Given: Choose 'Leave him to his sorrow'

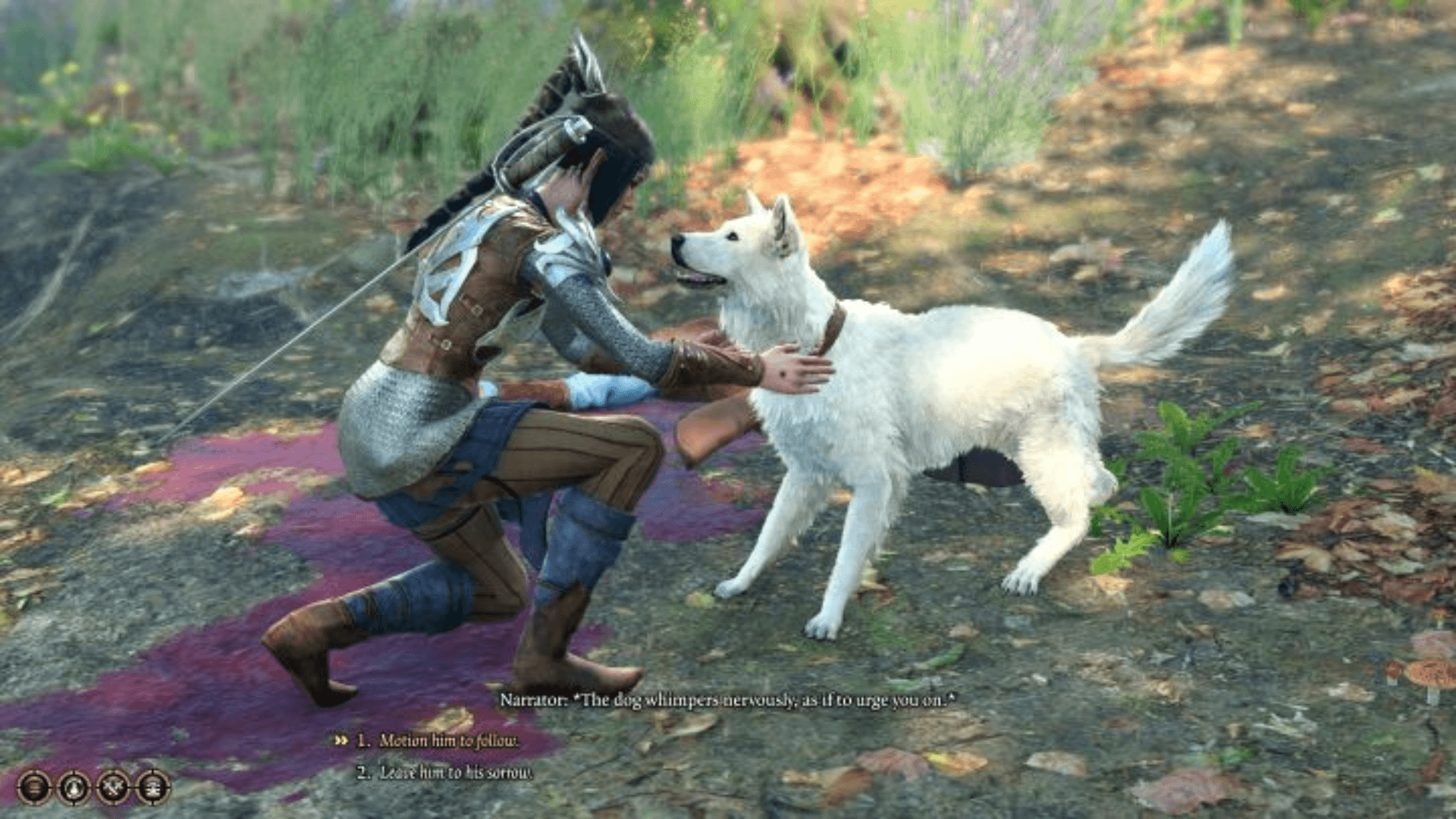Looking at the screenshot, I should click(455, 770).
